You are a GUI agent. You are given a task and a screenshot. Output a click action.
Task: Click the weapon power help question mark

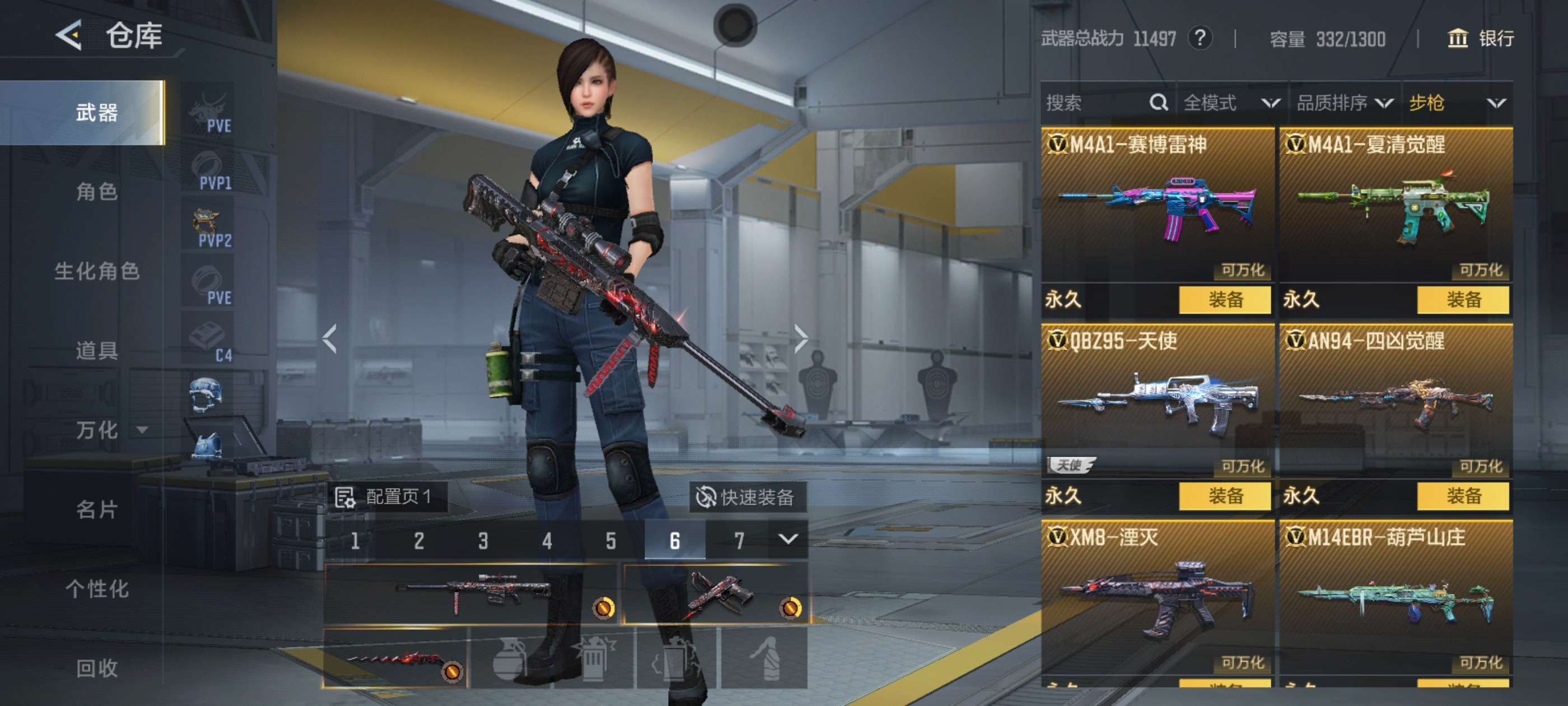[x=1200, y=39]
